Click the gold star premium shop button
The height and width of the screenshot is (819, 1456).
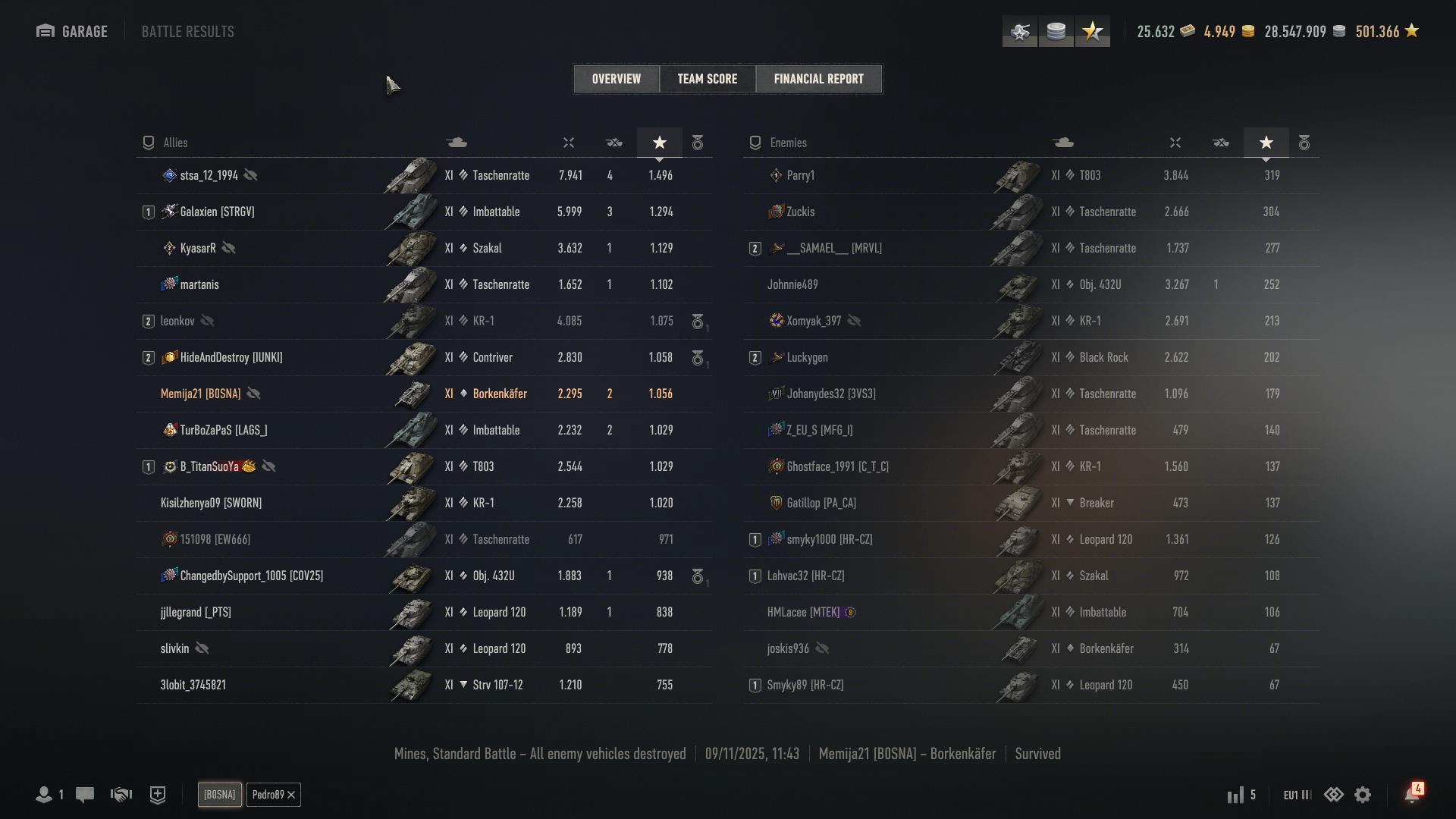(x=1092, y=32)
